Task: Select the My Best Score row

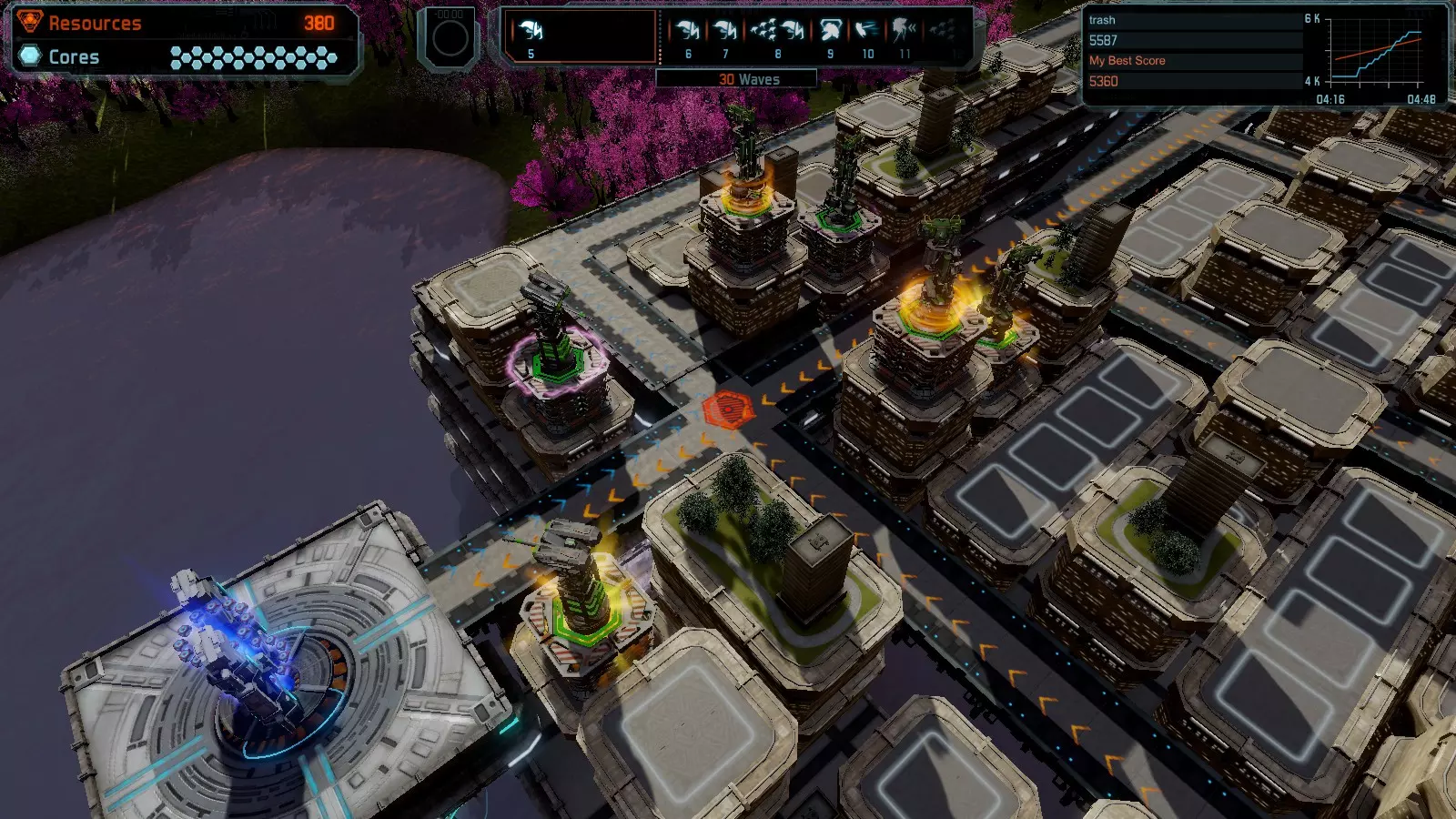Action: (x=1194, y=71)
